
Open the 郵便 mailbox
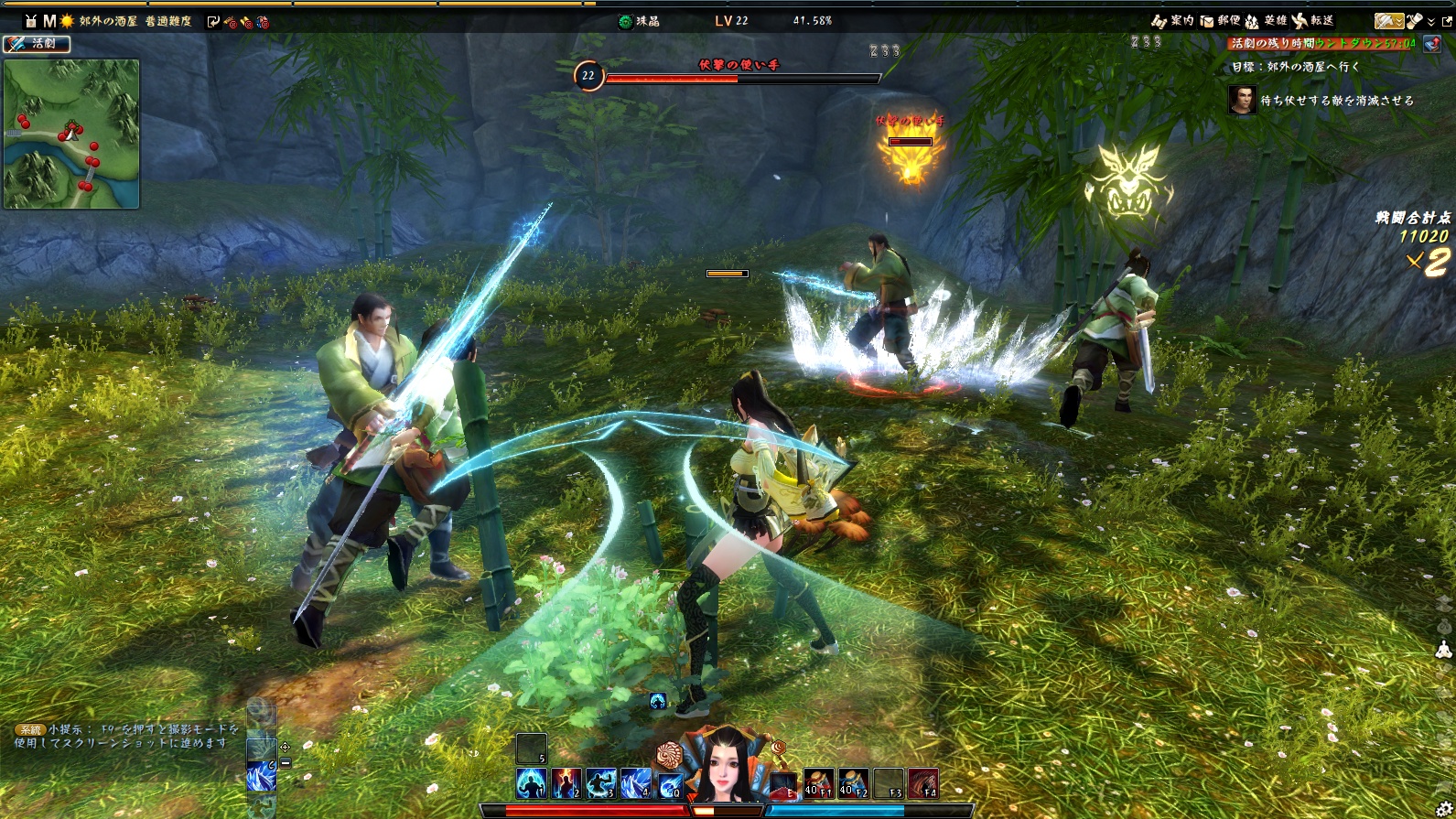tap(1220, 20)
